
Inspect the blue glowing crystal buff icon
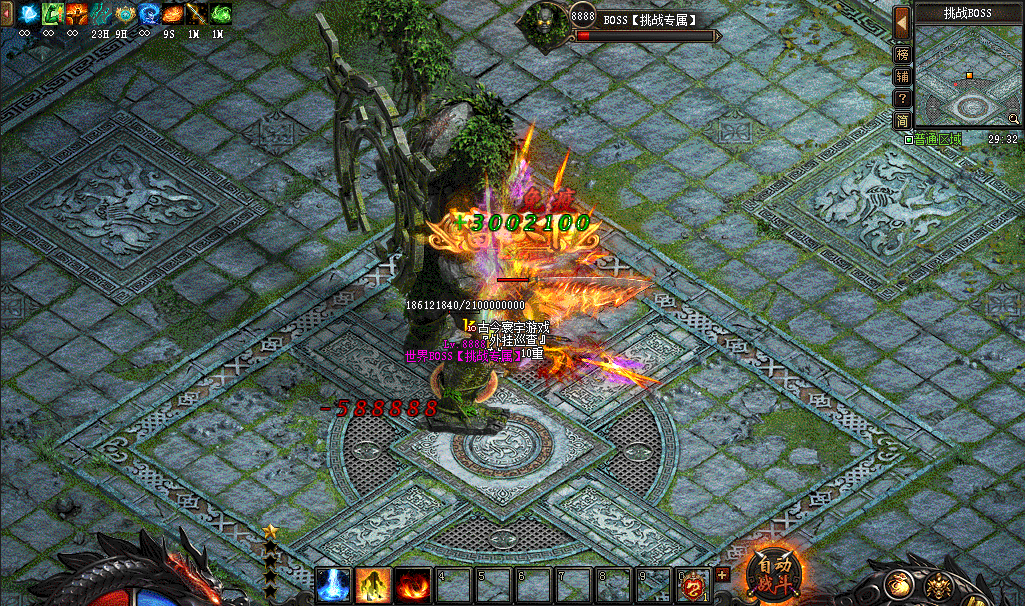pos(28,14)
